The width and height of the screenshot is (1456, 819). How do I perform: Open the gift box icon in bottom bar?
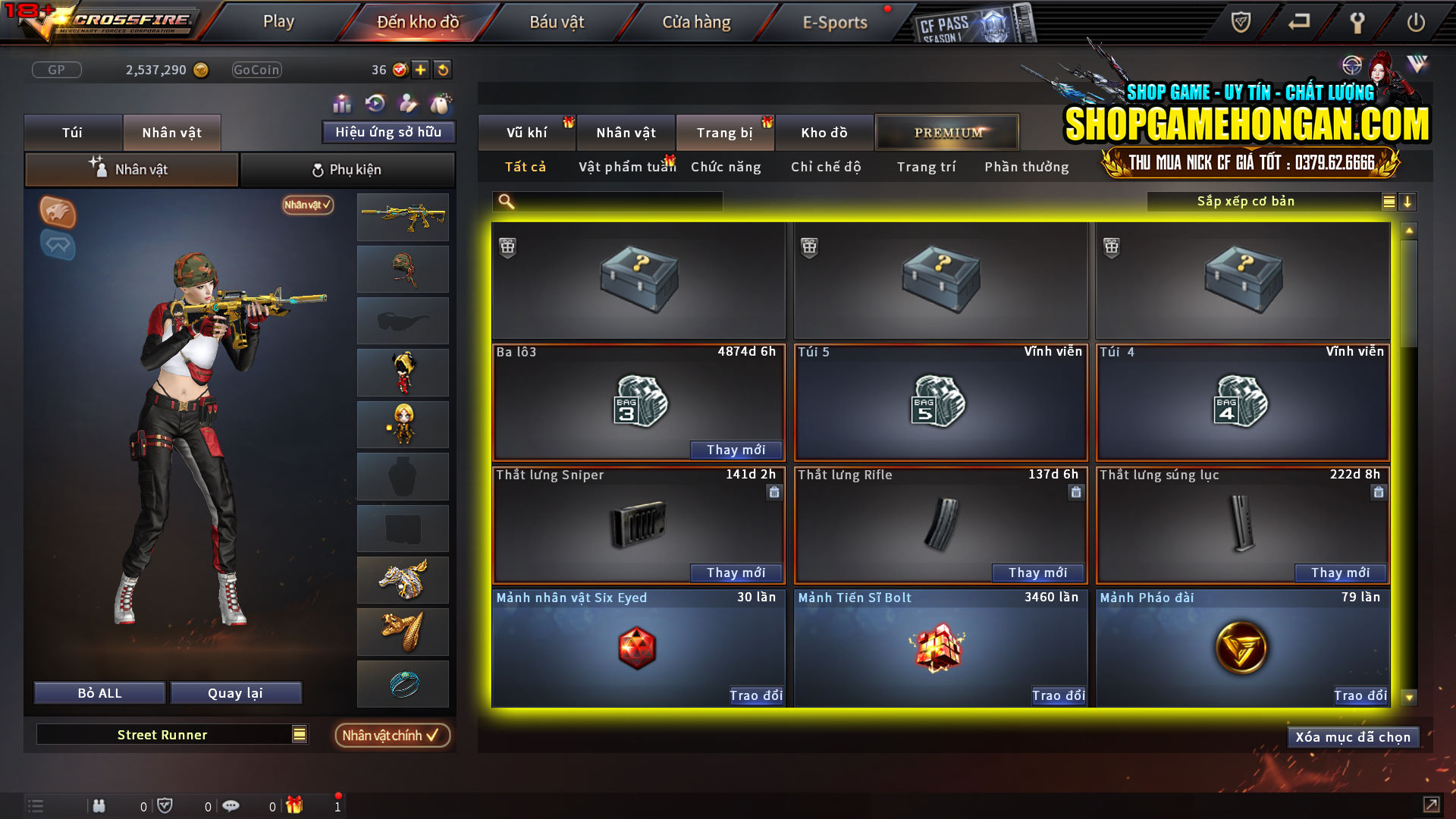point(296,805)
